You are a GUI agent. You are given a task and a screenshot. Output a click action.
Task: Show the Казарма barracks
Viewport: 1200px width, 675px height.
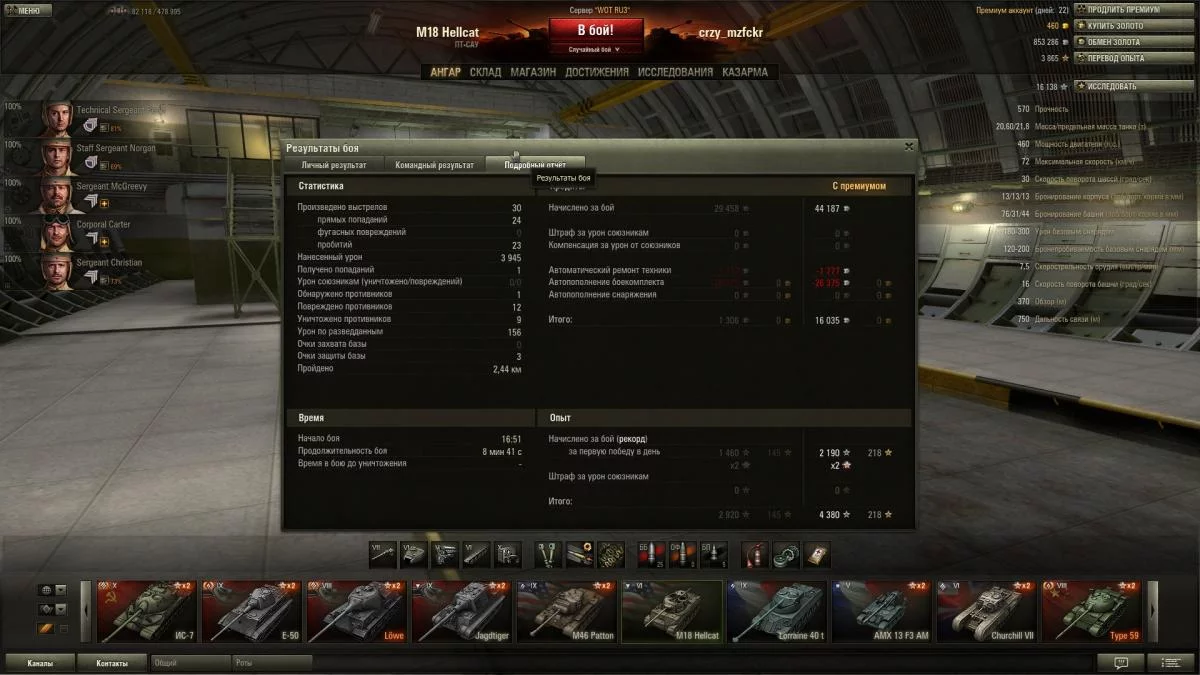point(745,72)
